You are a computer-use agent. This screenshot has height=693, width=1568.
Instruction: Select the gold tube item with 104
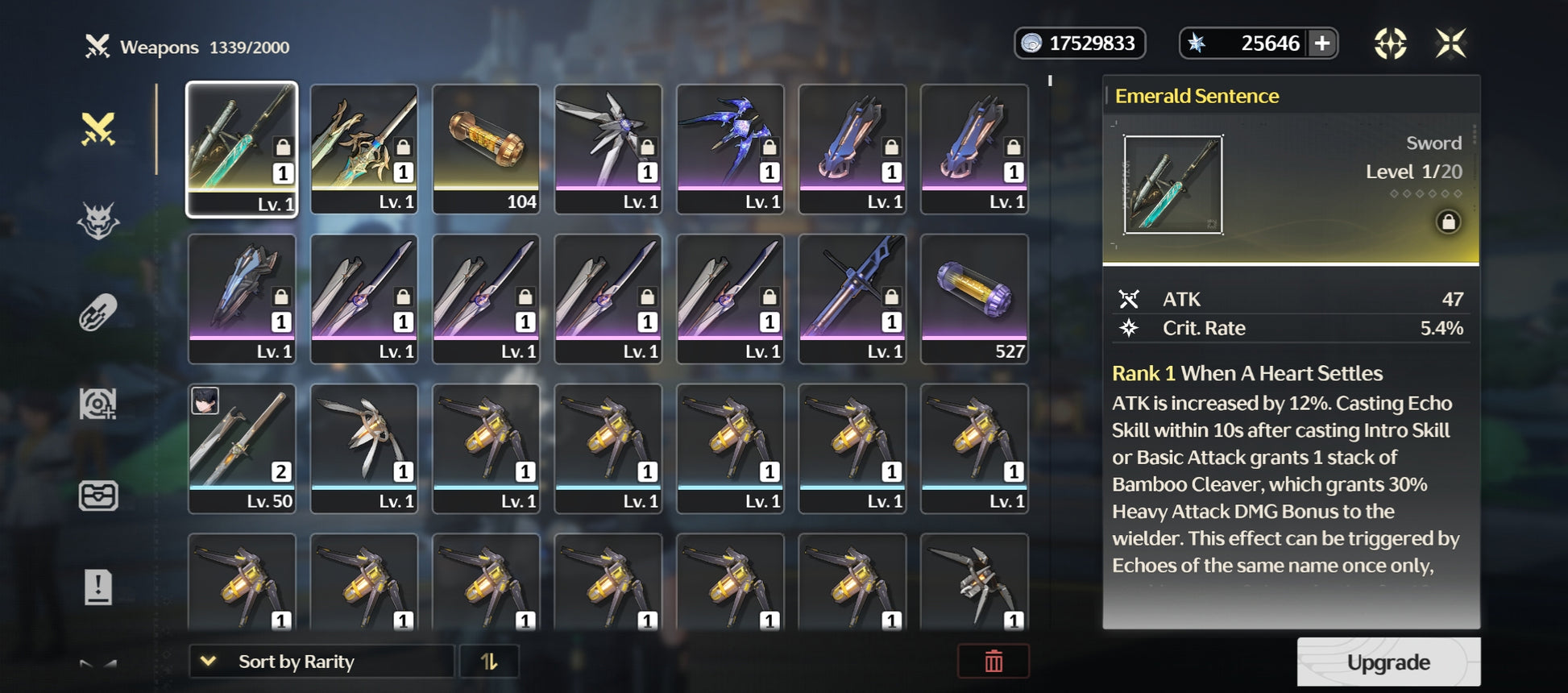[486, 149]
